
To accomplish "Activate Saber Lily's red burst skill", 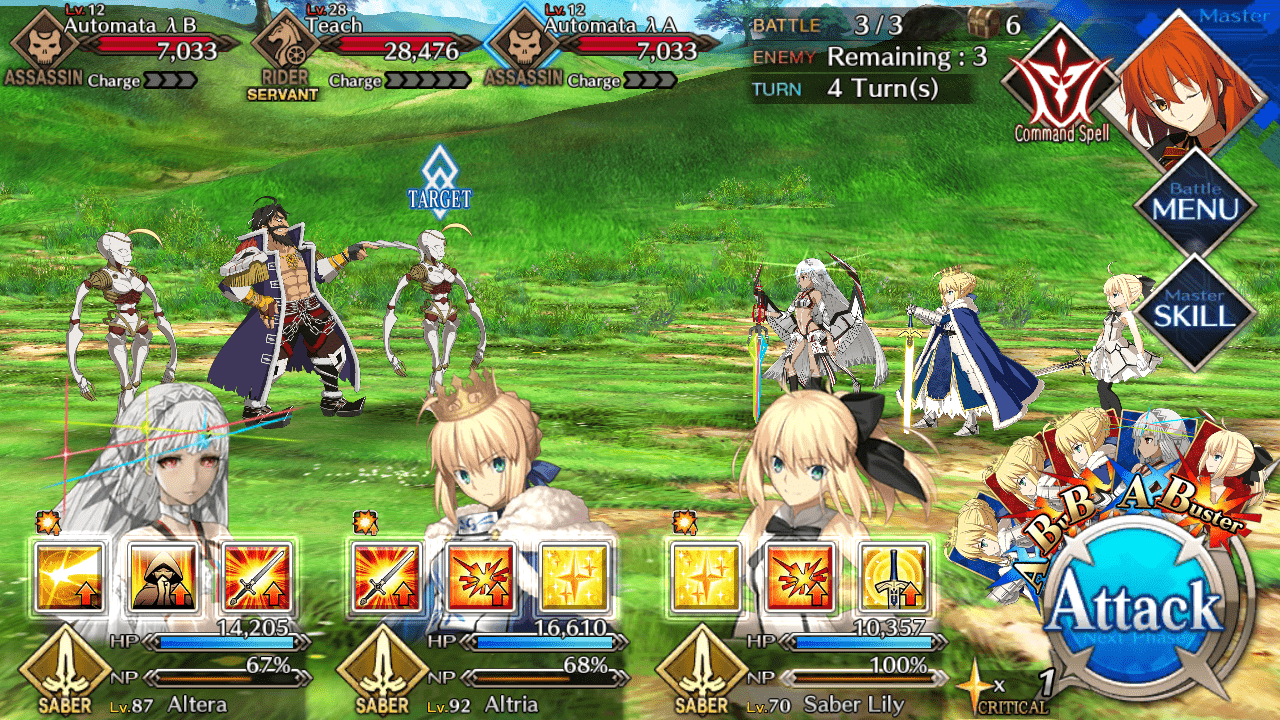I will (799, 579).
